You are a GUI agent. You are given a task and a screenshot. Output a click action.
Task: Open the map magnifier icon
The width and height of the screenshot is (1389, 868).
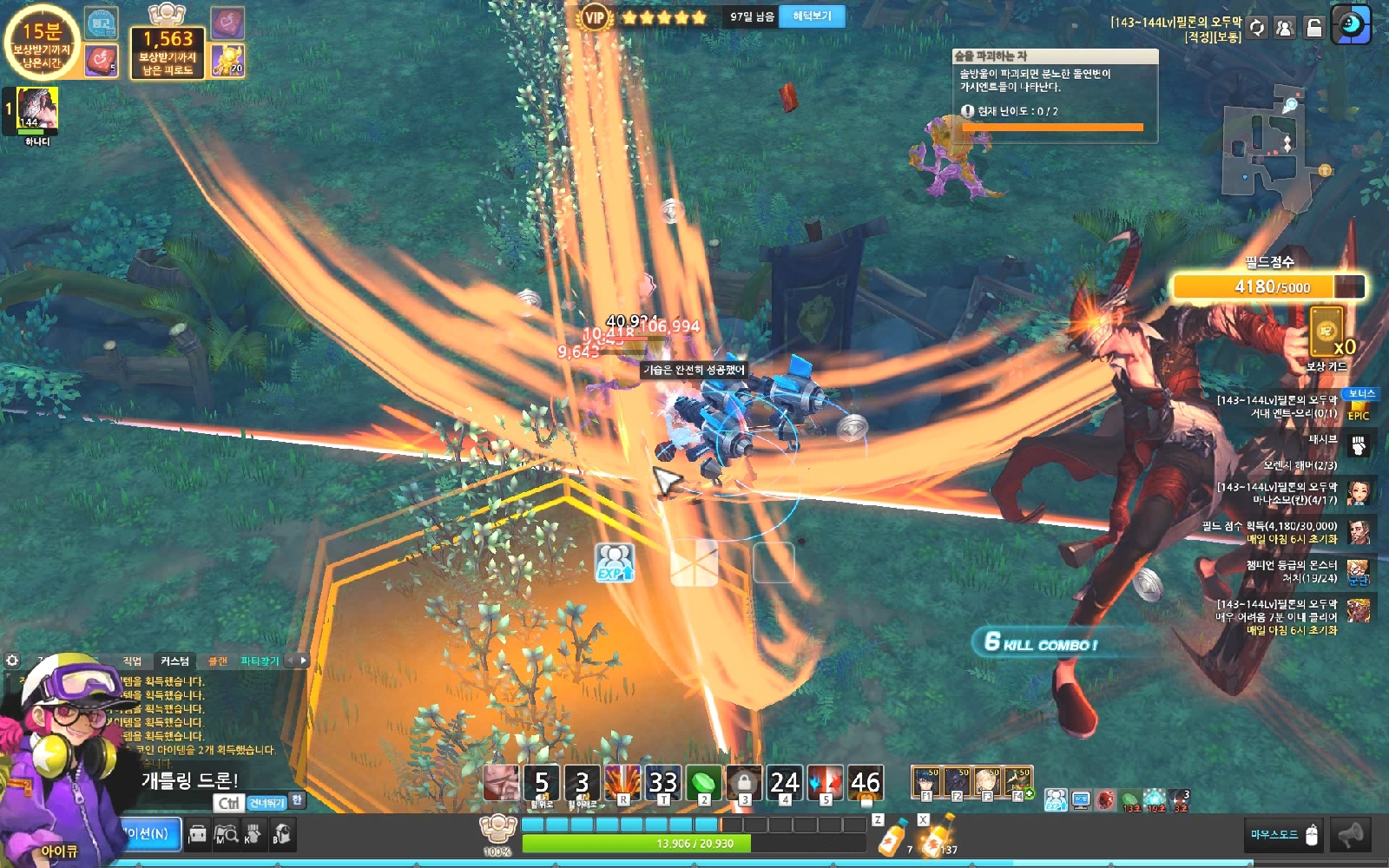(x=226, y=835)
